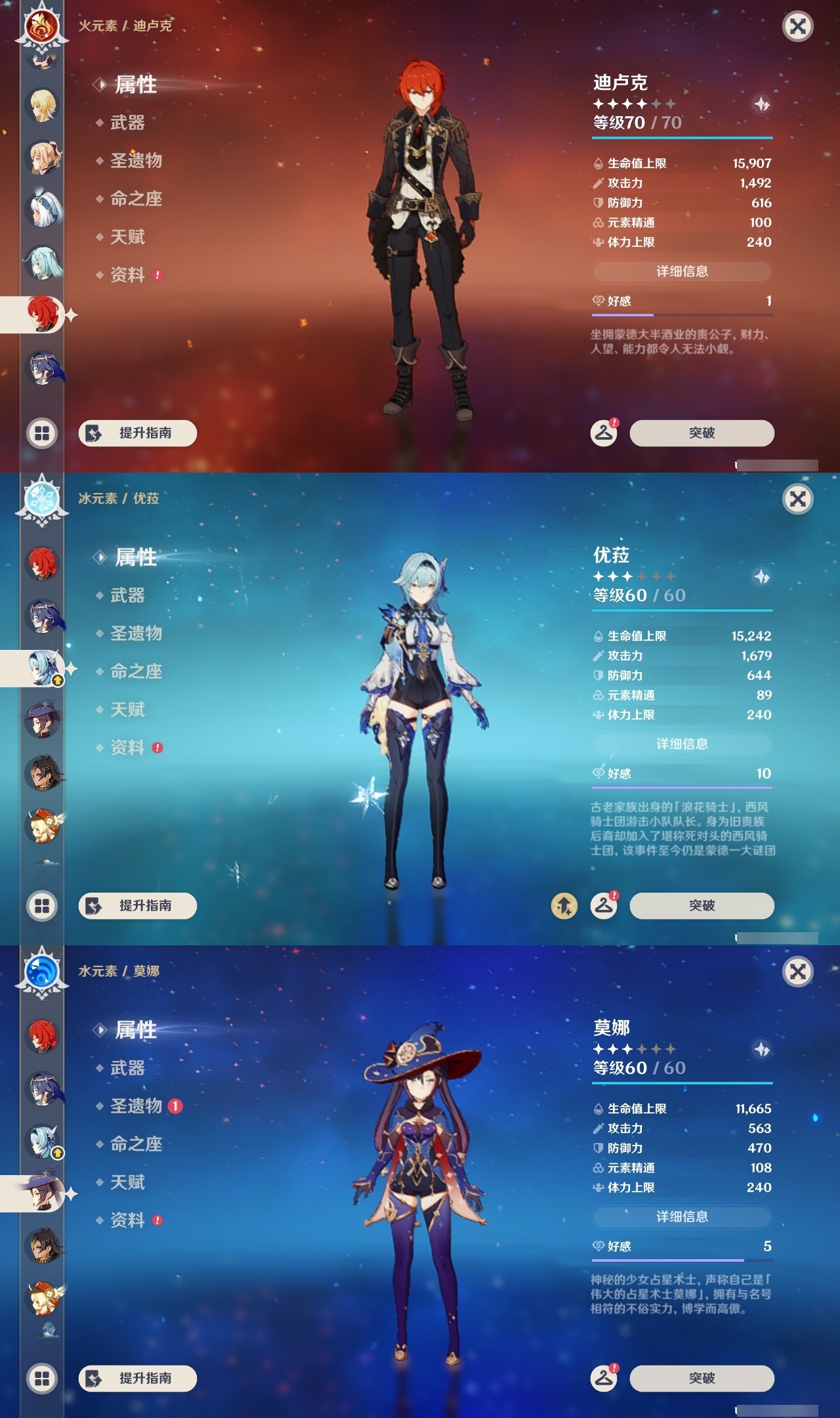Open Eula's 天赋 talents section
The height and width of the screenshot is (1418, 840).
pos(127,710)
